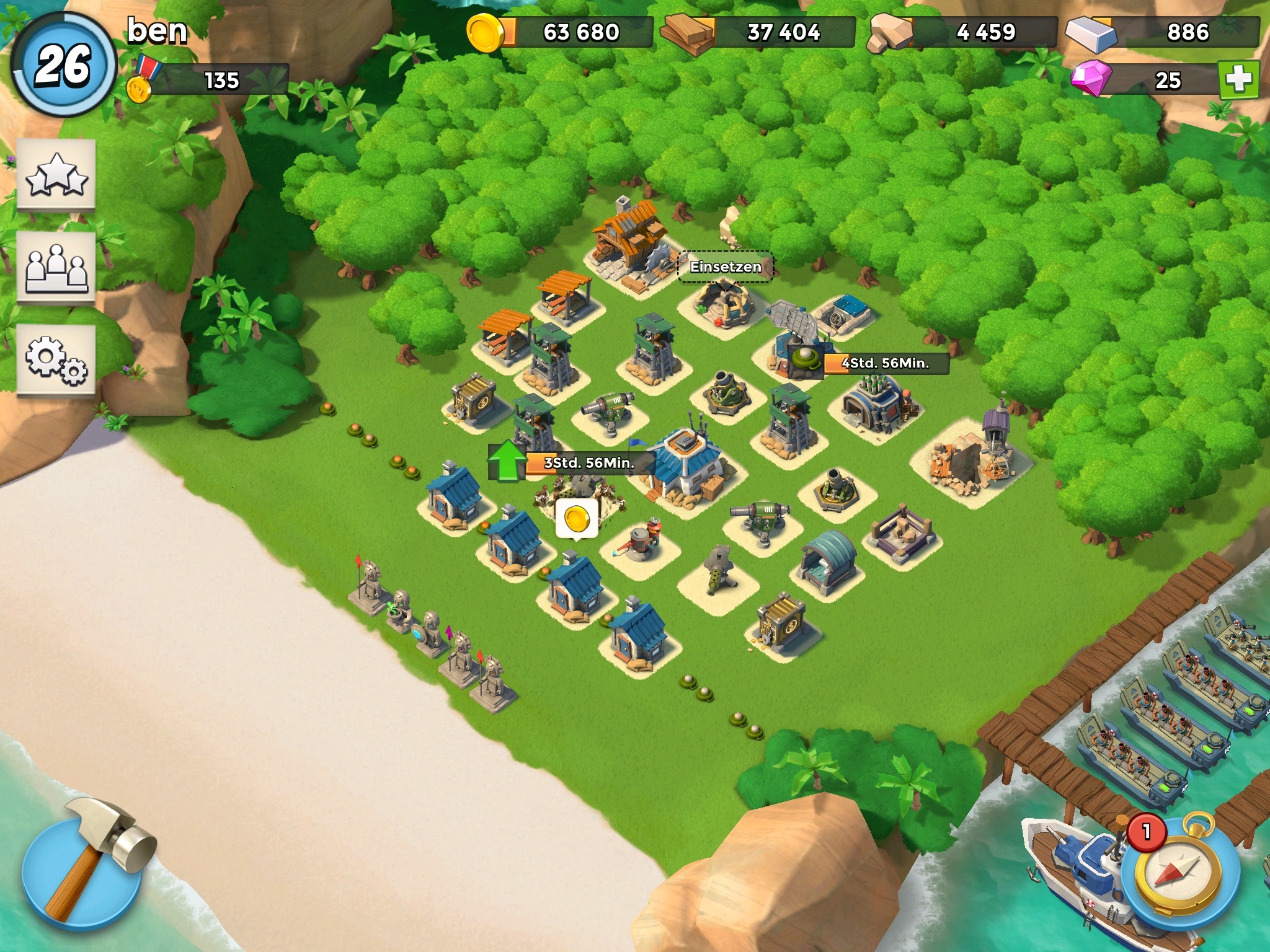Open the achievements stars menu
This screenshot has width=1270, height=952.
point(56,175)
